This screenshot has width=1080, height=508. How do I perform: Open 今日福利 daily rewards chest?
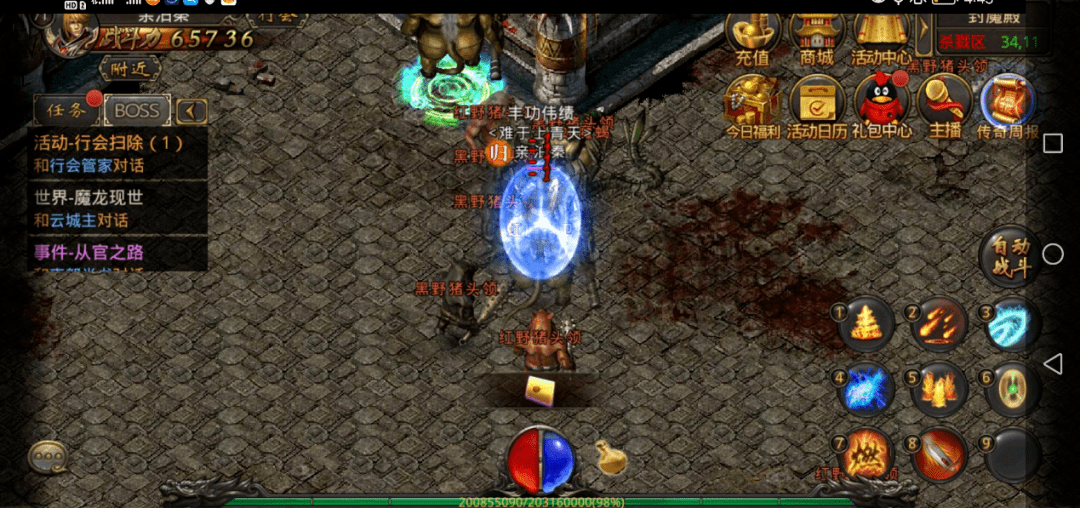tap(752, 104)
